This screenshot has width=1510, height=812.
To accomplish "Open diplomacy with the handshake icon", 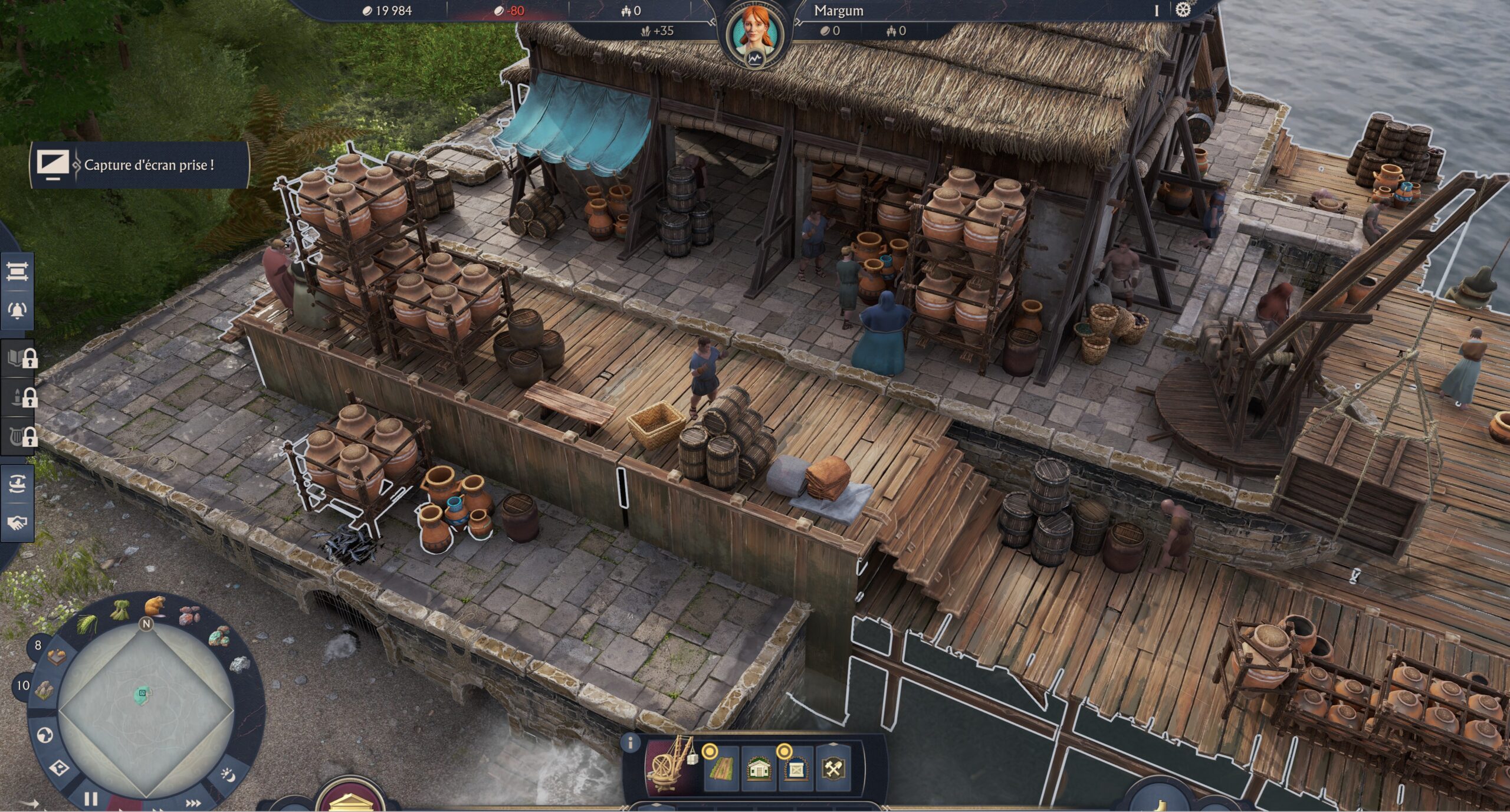I will tap(17, 522).
